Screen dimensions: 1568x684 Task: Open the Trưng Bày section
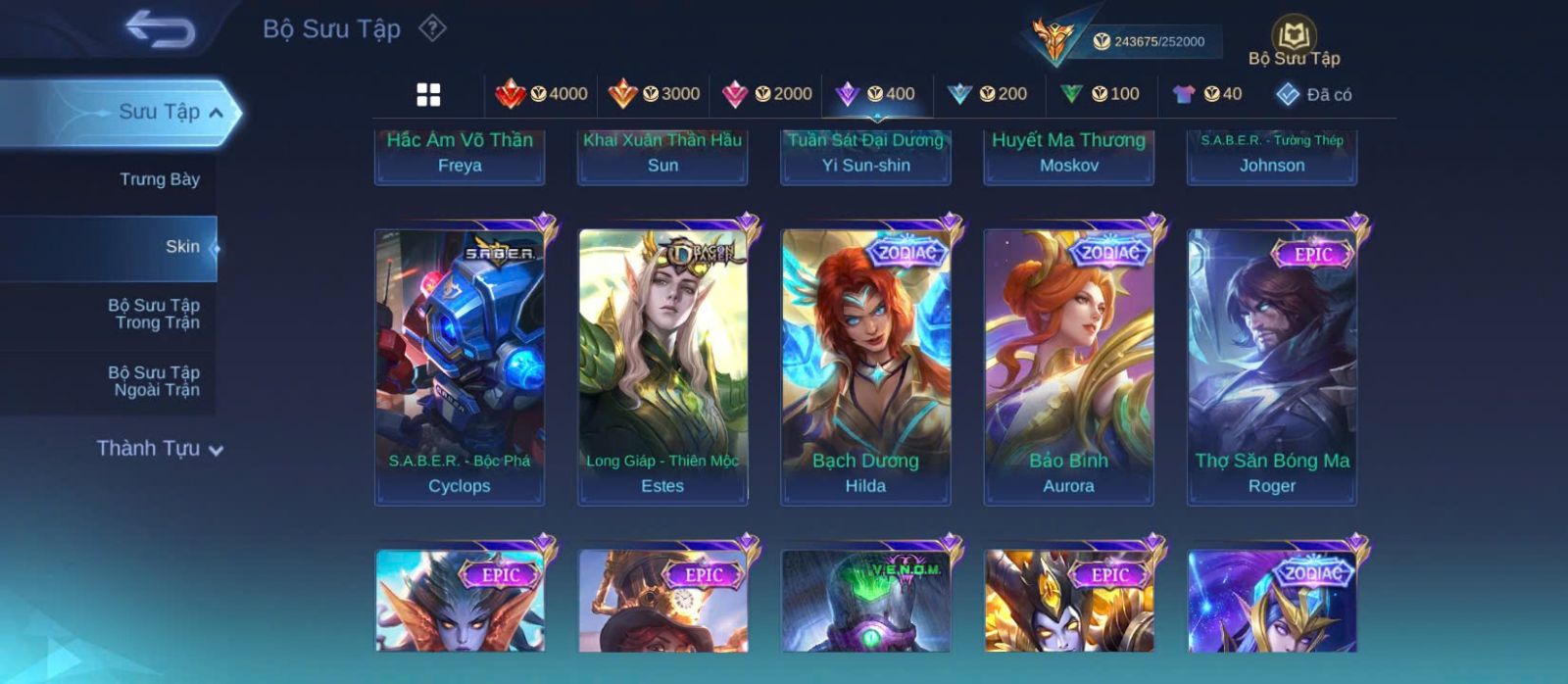pos(159,179)
